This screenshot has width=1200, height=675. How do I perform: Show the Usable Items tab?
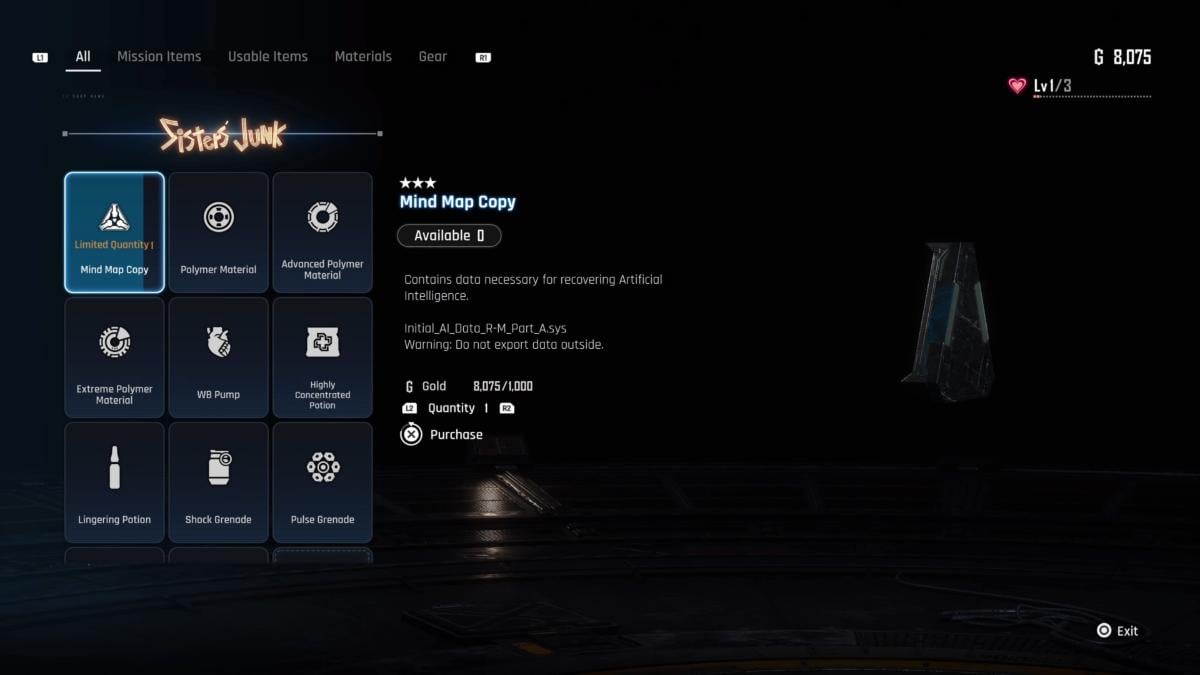tap(268, 57)
